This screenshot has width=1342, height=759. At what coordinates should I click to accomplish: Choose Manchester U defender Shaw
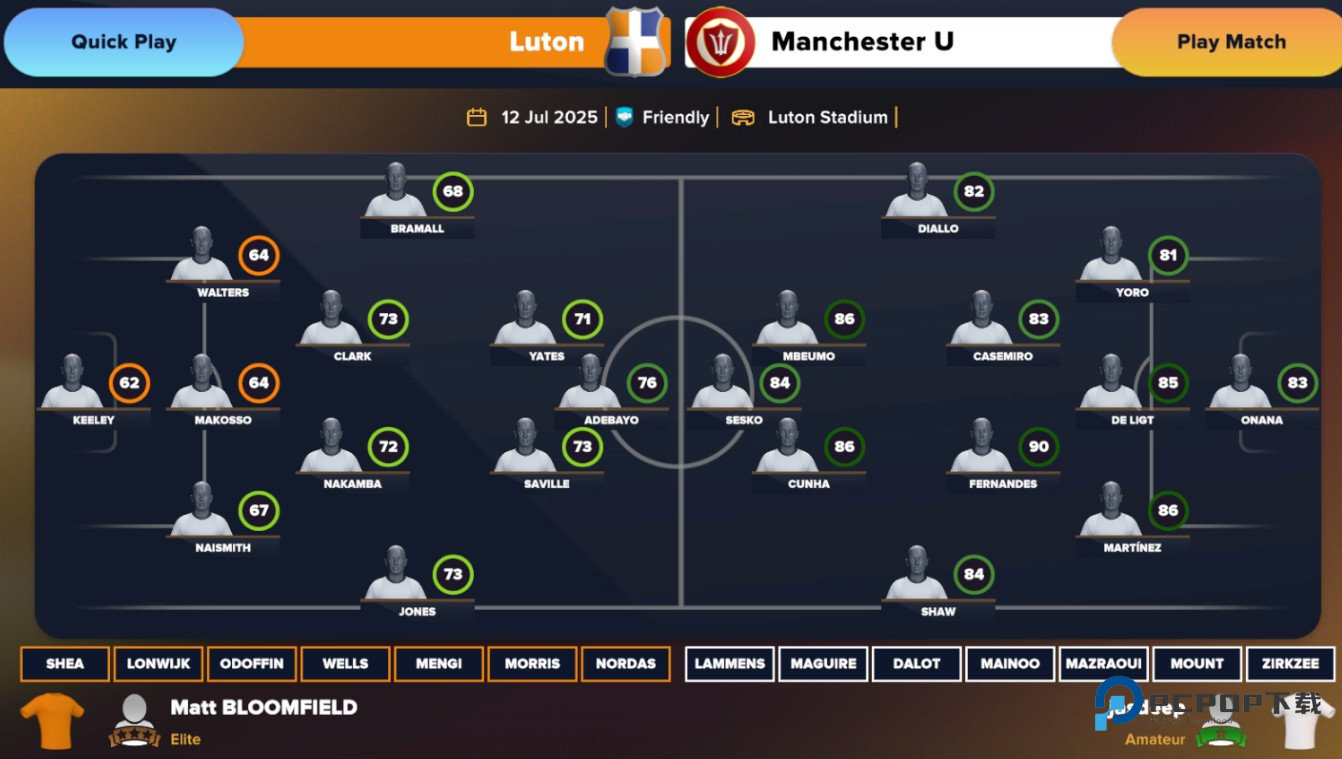(916, 576)
